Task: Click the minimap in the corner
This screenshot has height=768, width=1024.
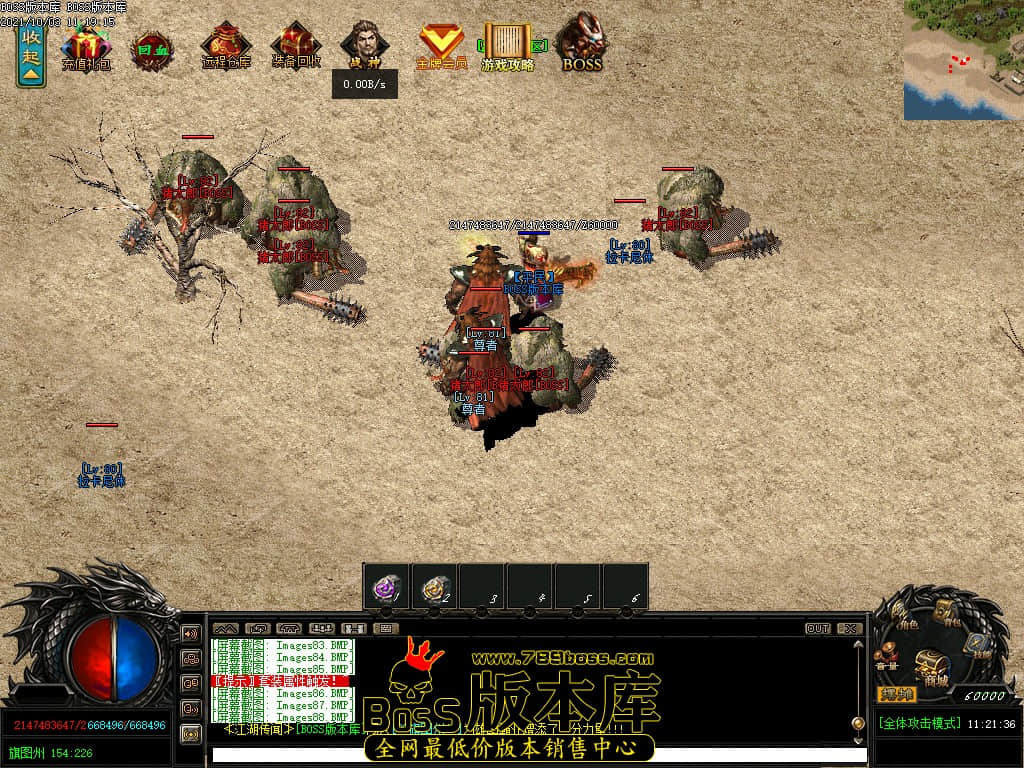Action: 963,60
